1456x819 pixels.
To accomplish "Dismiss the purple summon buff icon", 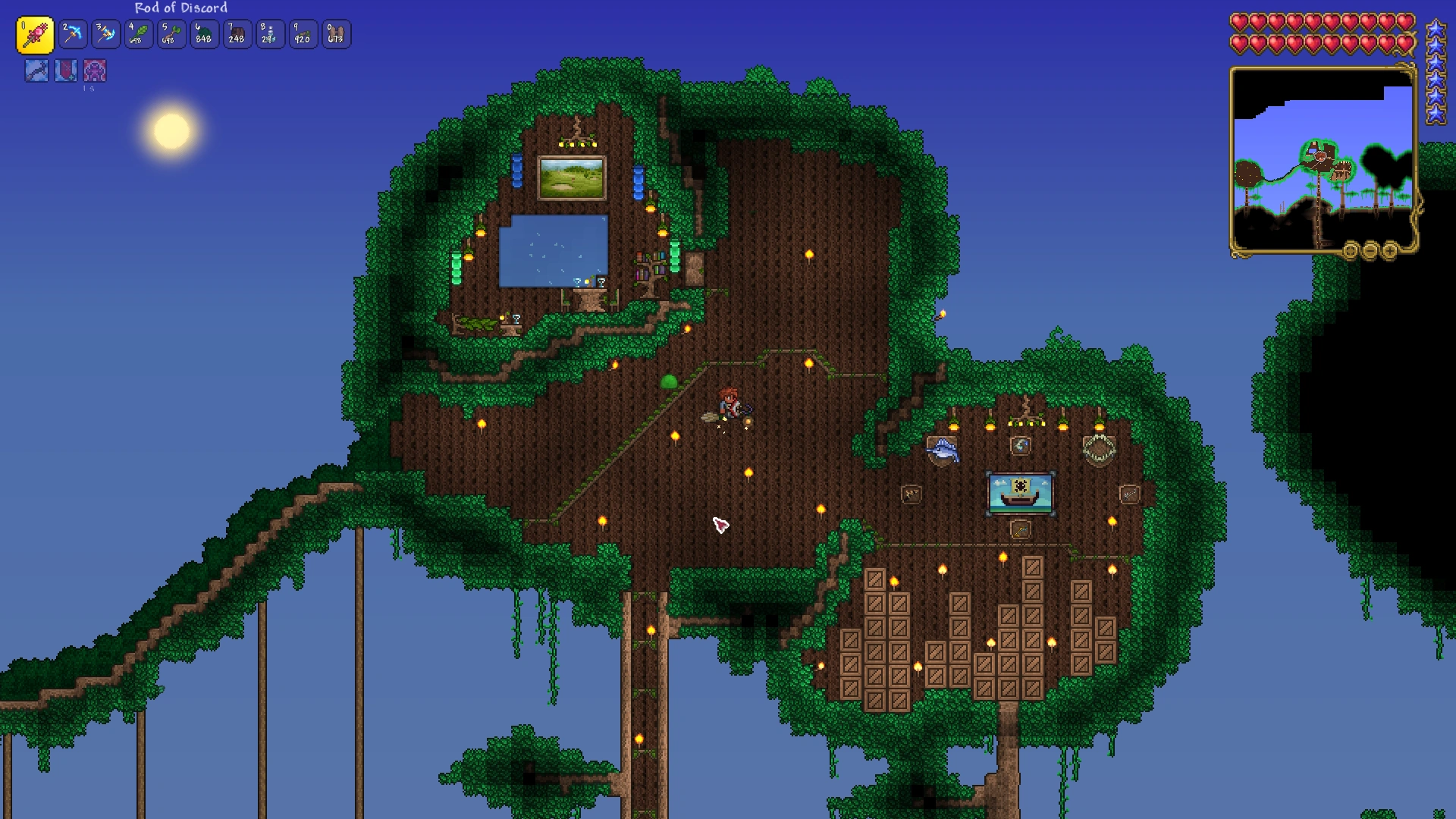I will [x=95, y=71].
